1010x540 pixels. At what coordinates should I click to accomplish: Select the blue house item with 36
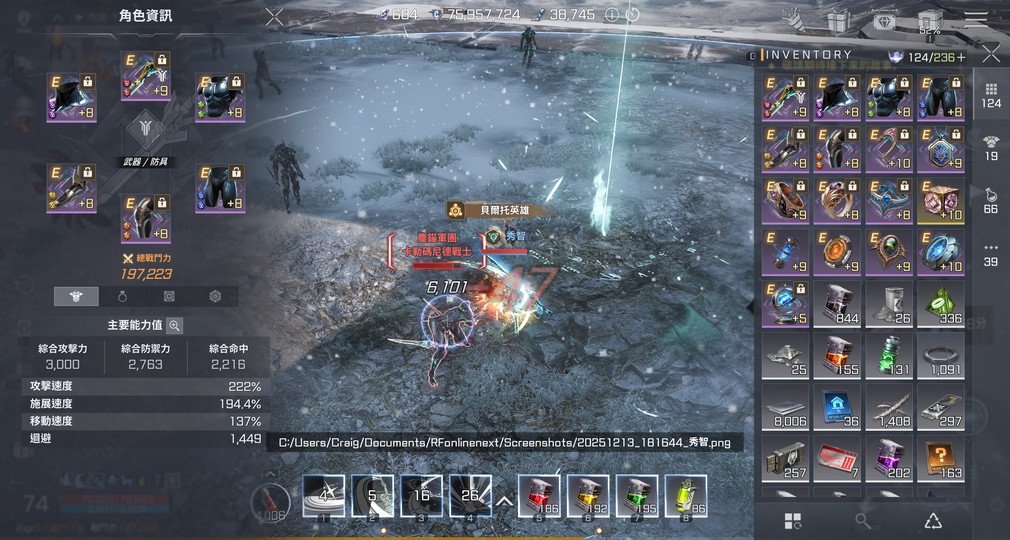point(837,408)
